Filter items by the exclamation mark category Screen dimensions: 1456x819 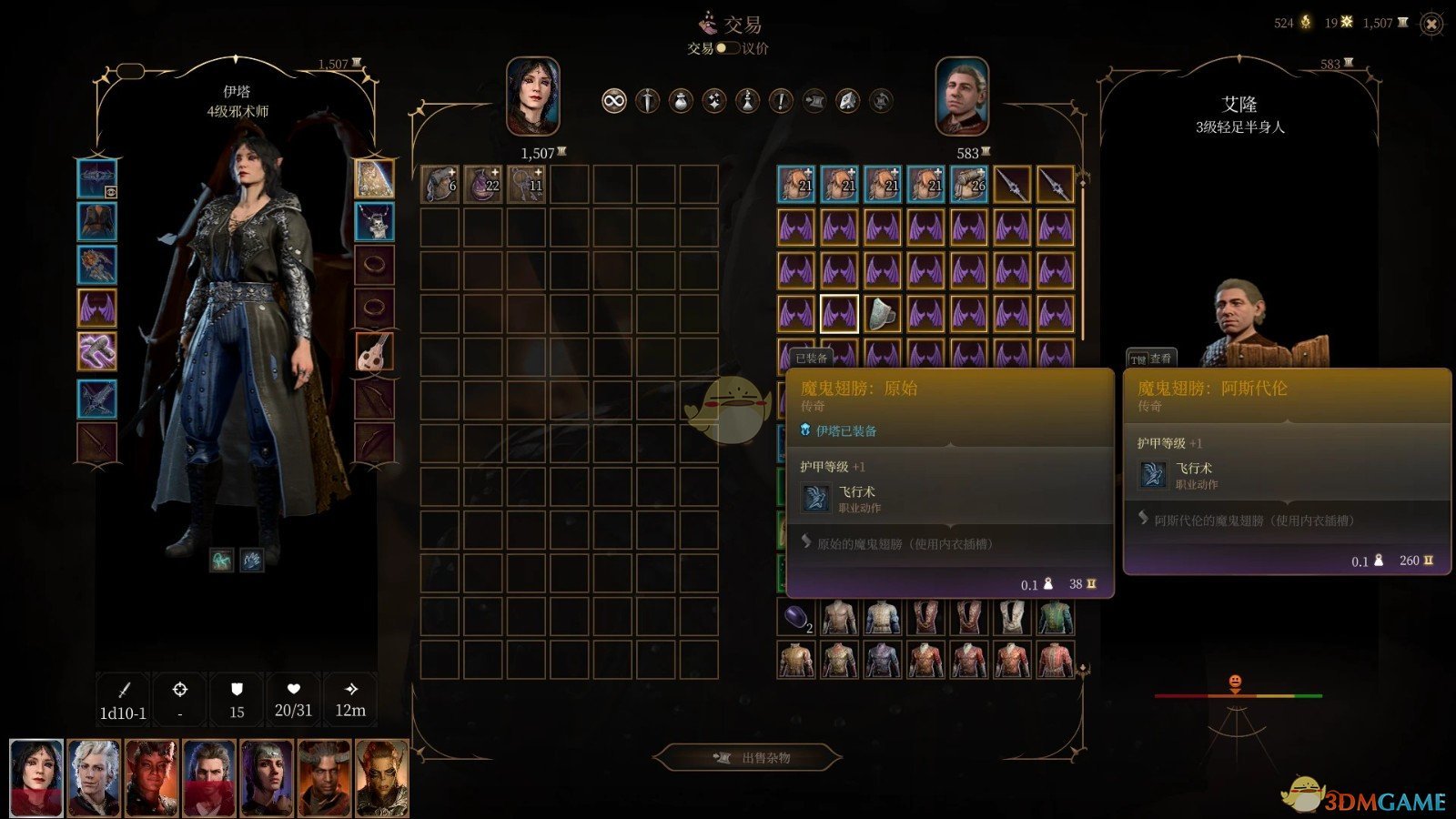click(x=781, y=101)
